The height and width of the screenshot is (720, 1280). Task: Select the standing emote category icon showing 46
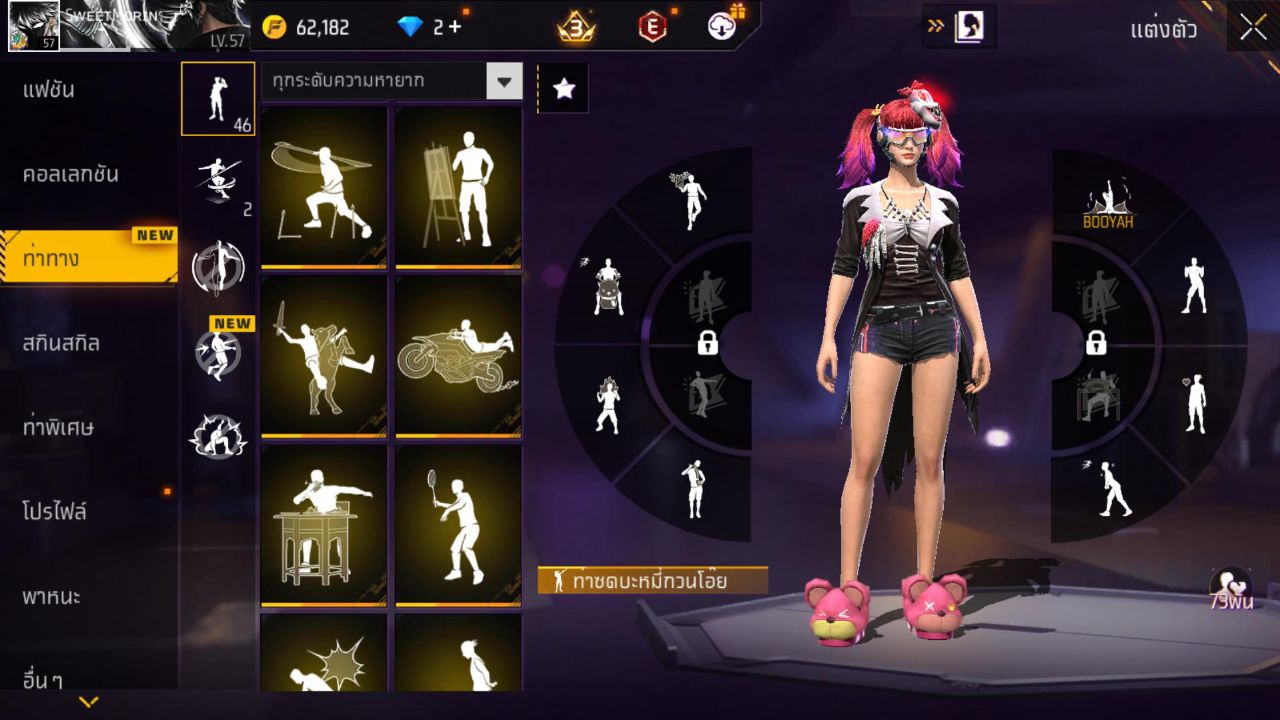(218, 98)
